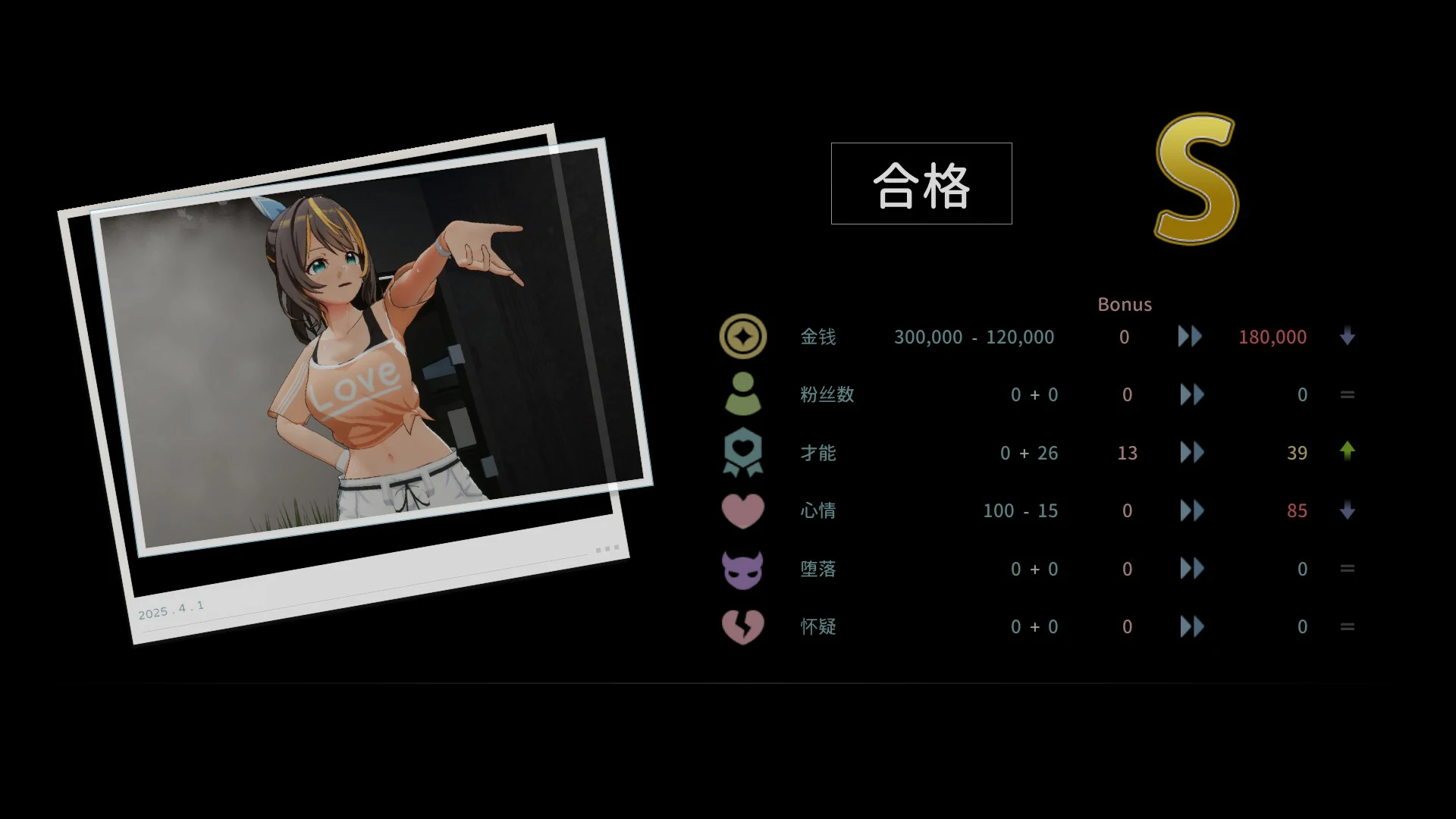
Task: Click the pink heart 心情 mood icon
Action: pyautogui.click(x=742, y=510)
